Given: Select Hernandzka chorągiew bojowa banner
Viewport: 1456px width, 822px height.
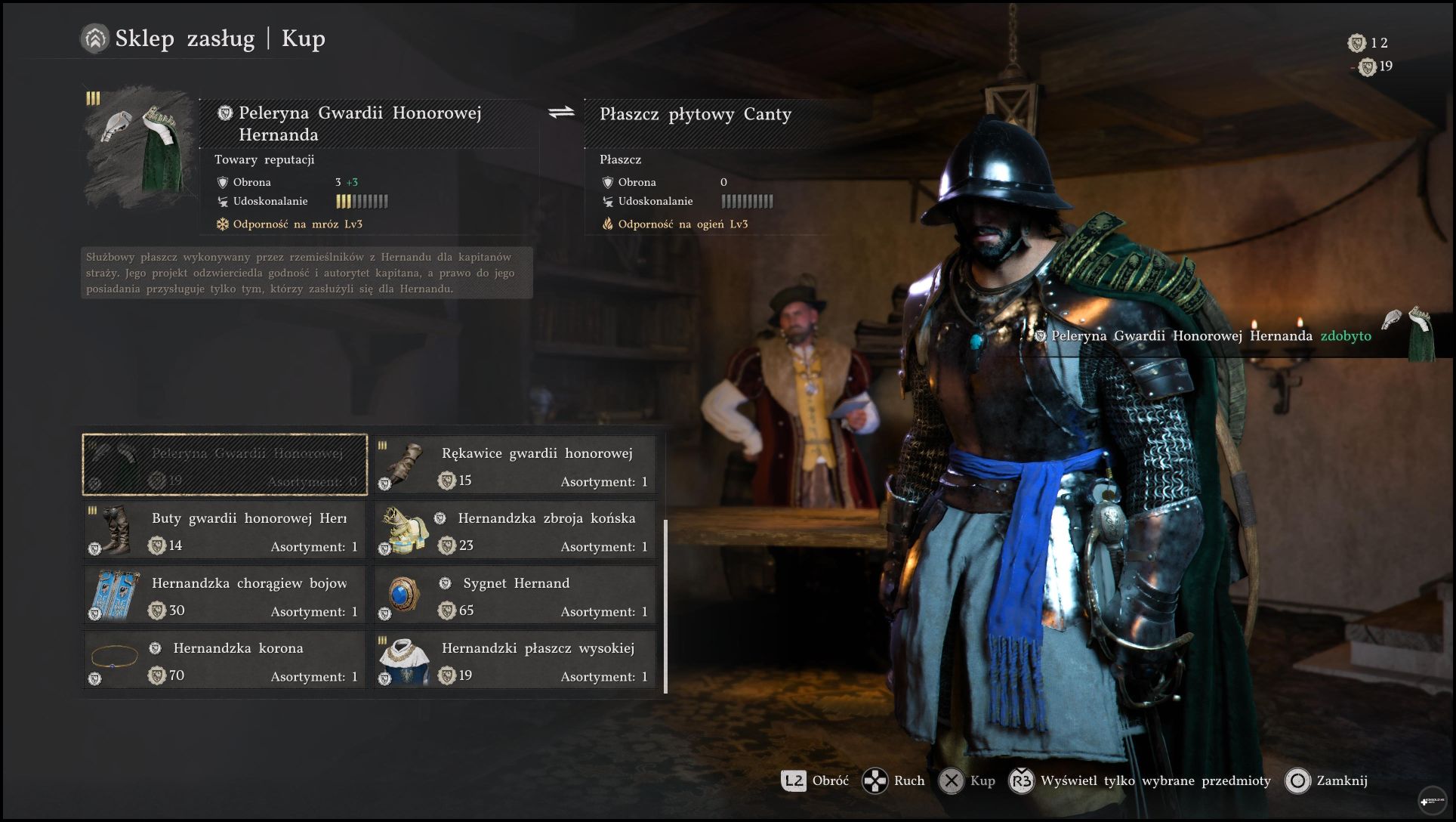Looking at the screenshot, I should coord(225,595).
